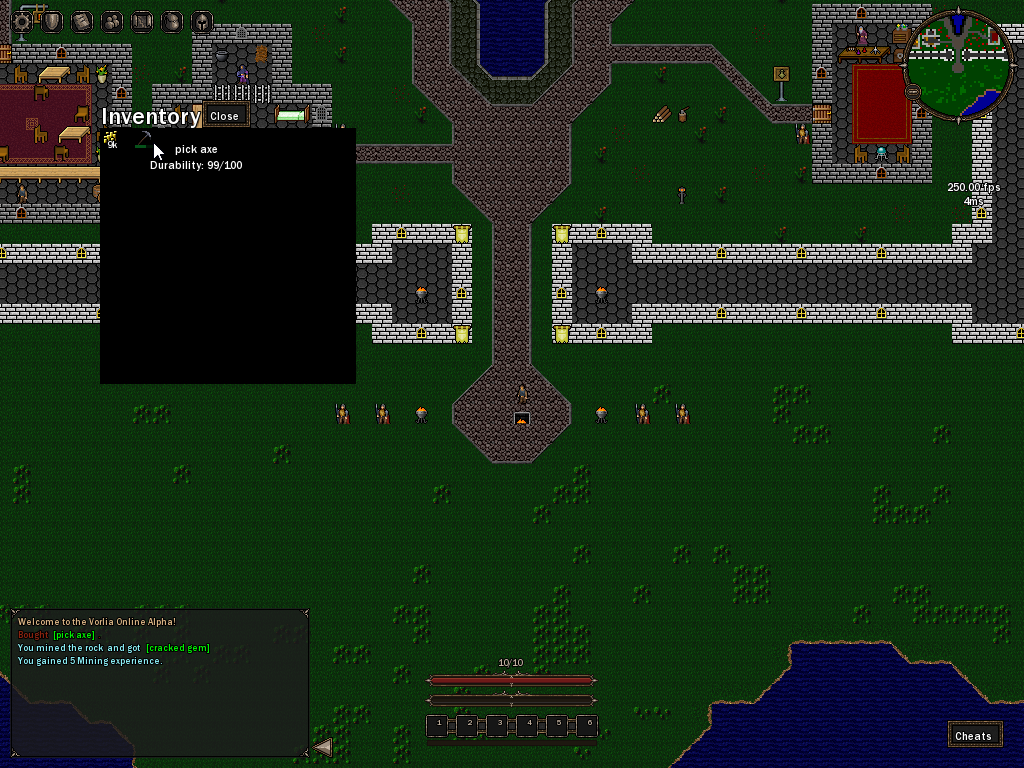Click the circular minimap

(957, 63)
